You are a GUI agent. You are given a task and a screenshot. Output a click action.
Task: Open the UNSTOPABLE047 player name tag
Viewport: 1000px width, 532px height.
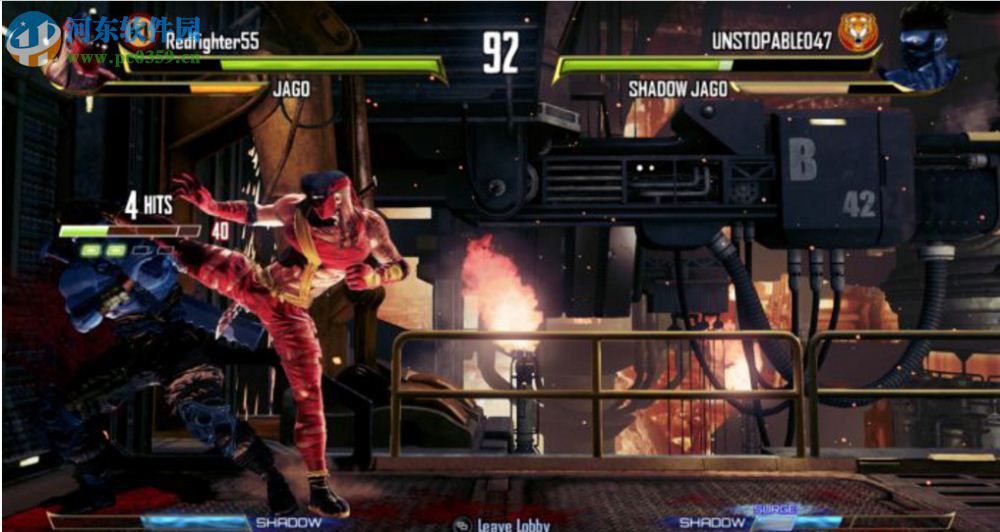(771, 41)
